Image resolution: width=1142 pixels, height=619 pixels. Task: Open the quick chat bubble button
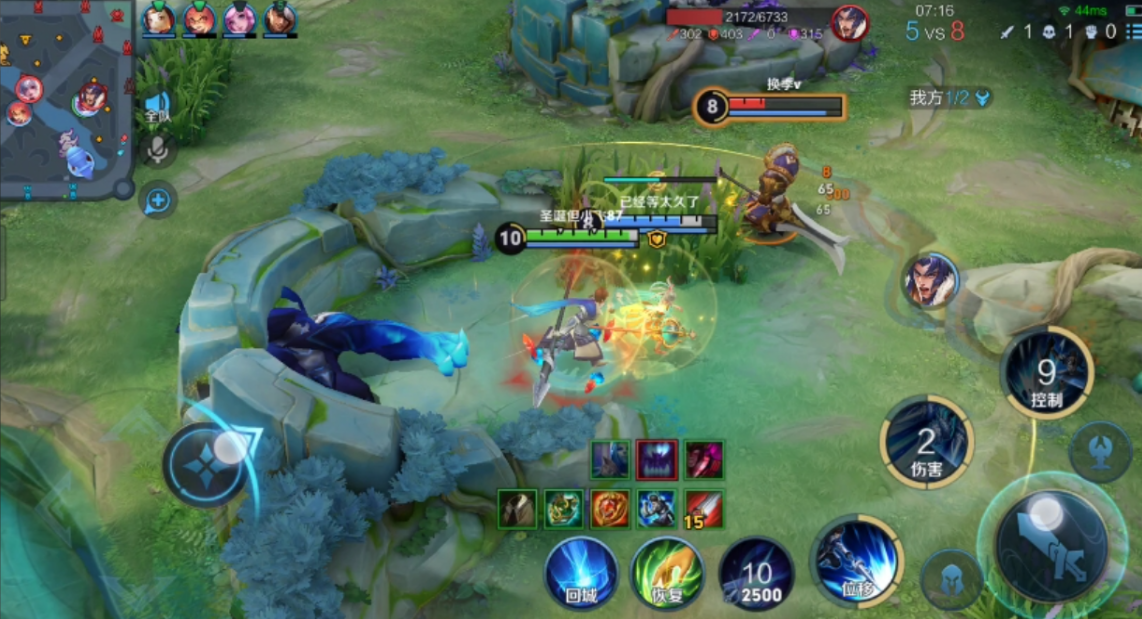158,201
